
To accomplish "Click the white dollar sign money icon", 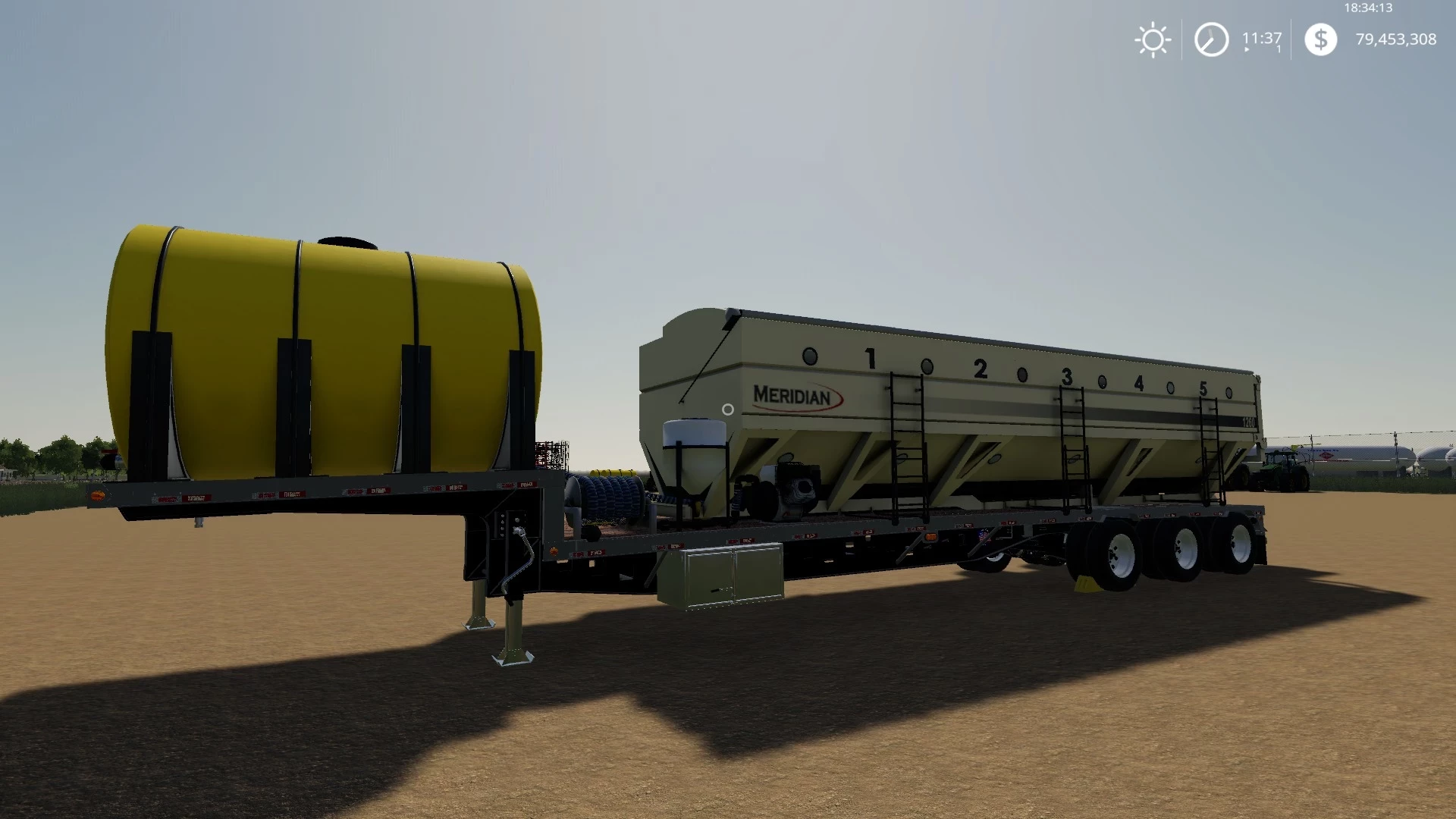I will (x=1321, y=39).
